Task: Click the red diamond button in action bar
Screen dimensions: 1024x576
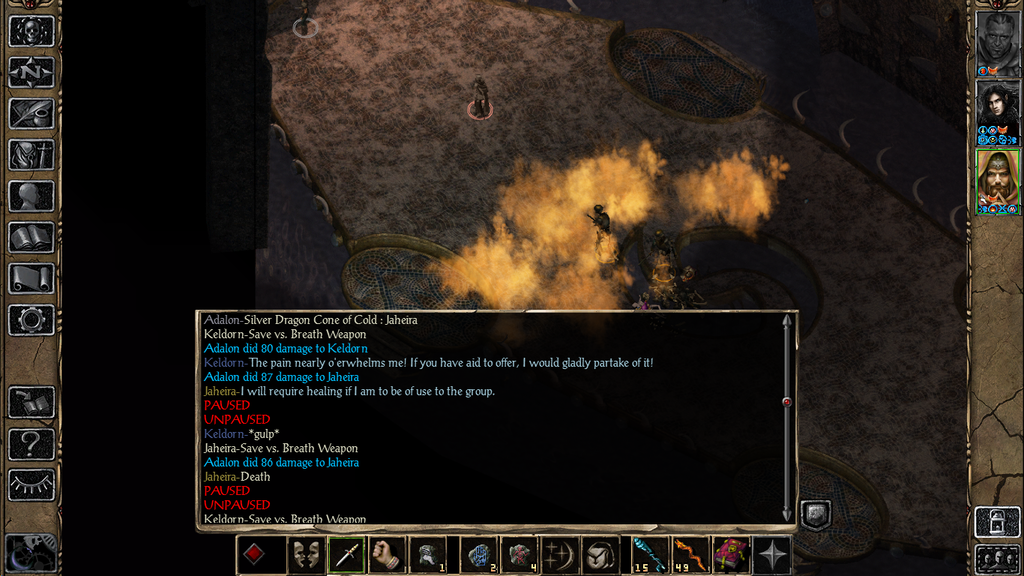Action: point(254,555)
